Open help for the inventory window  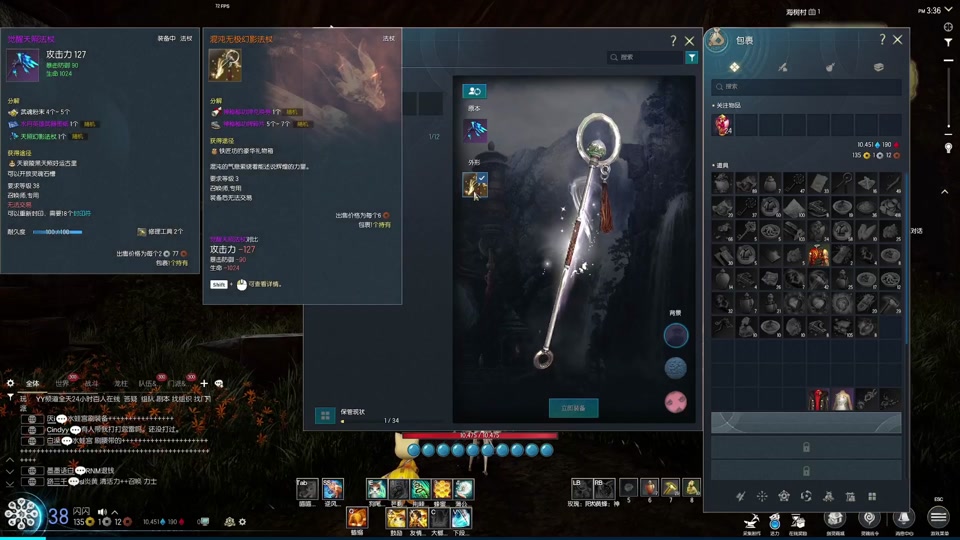[881, 40]
